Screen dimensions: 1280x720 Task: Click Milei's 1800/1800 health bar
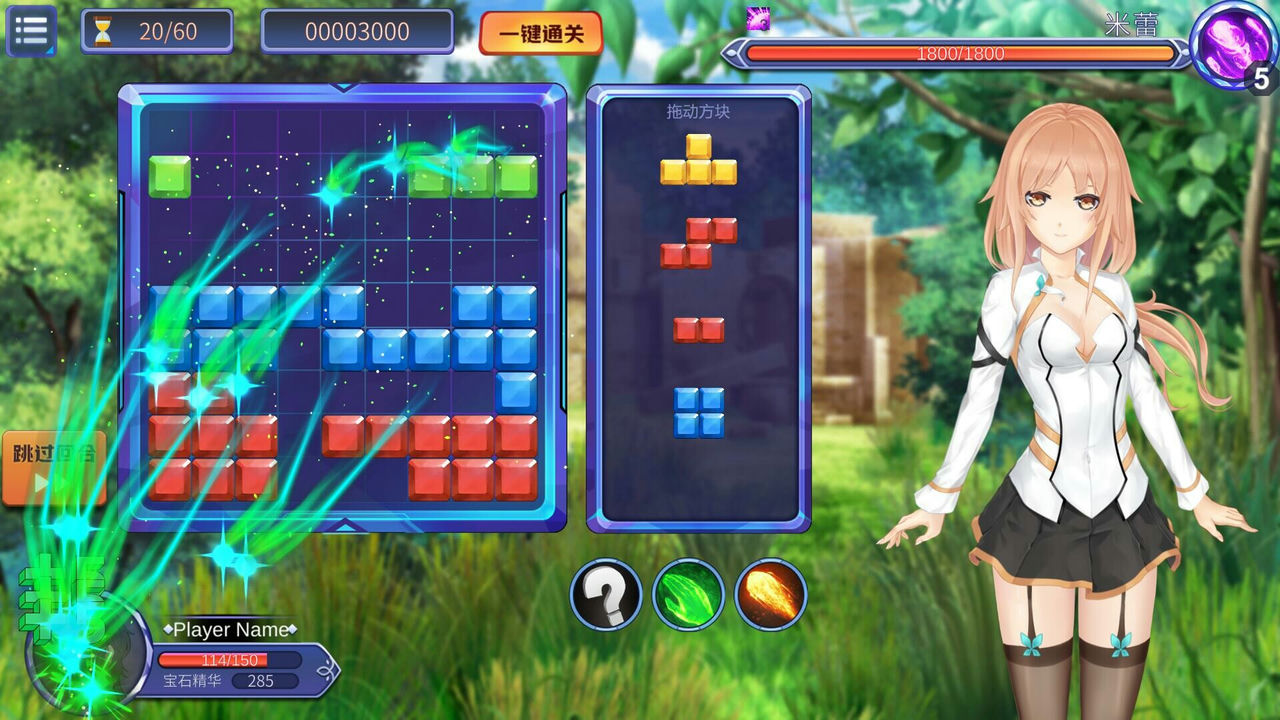click(x=960, y=55)
